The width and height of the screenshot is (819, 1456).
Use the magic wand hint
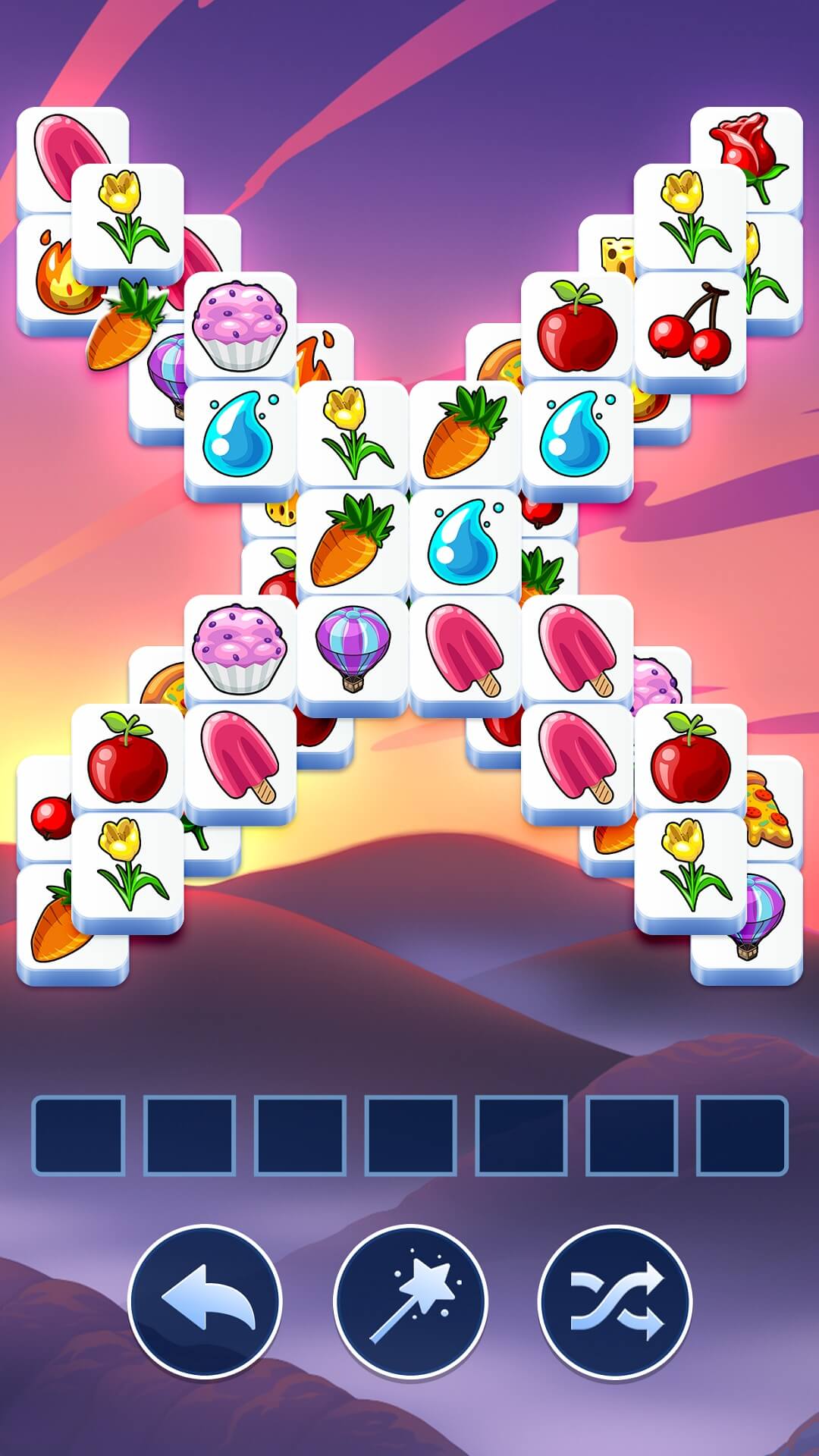point(410,1301)
